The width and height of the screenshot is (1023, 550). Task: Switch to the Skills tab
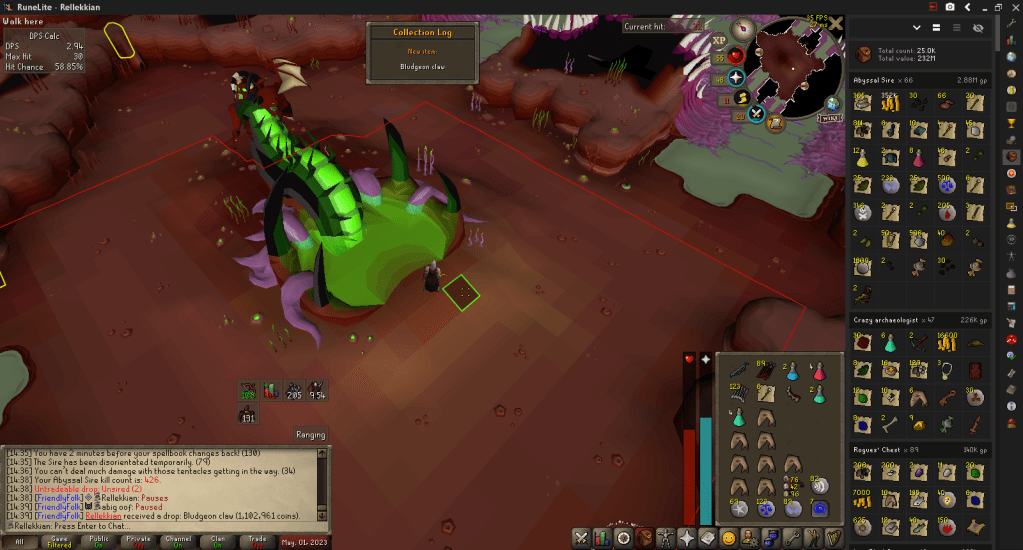(x=603, y=538)
